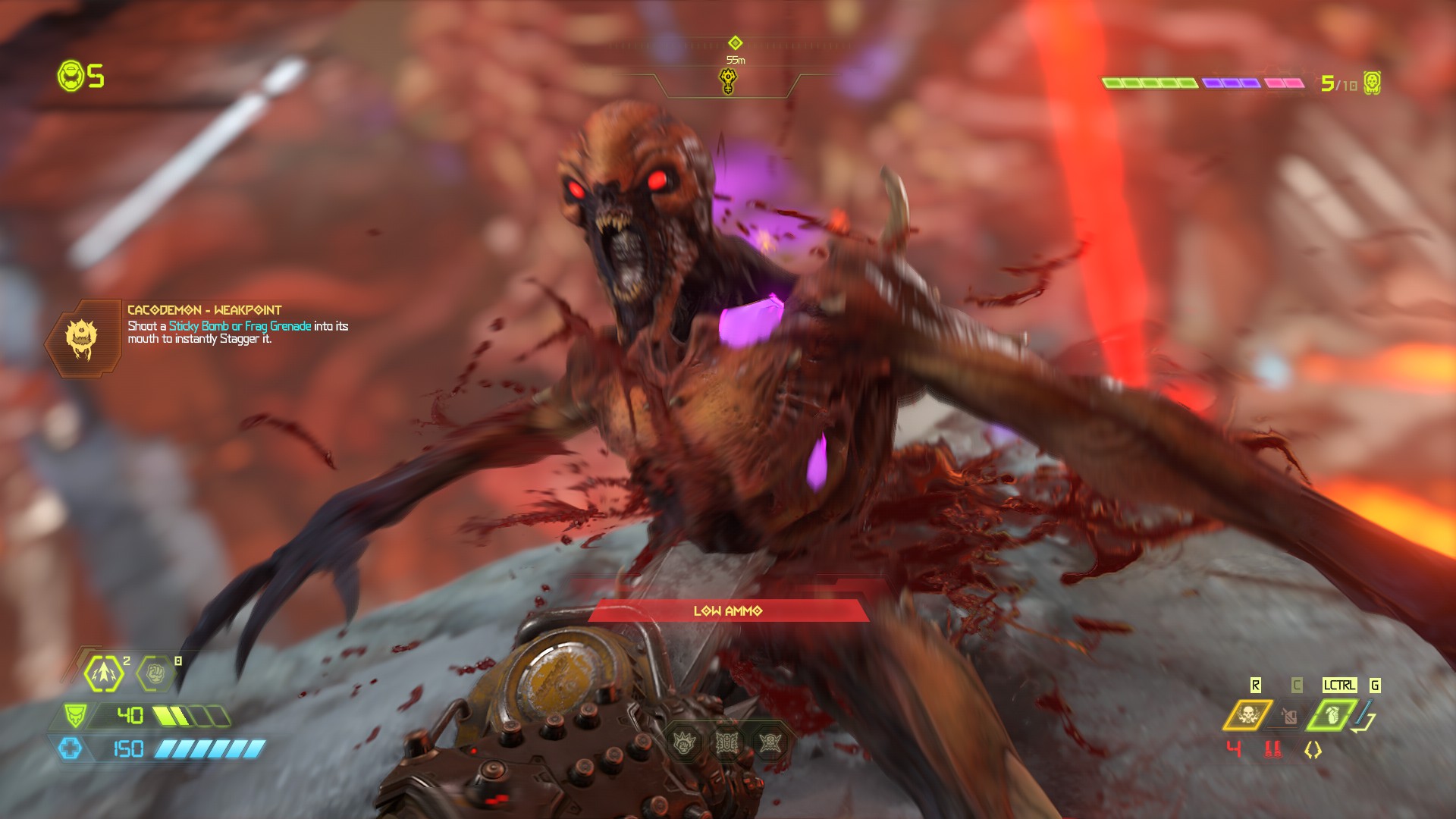This screenshot has height=819, width=1456.
Task: Click the chainsaw fuel canister icon
Action: tap(1288, 715)
